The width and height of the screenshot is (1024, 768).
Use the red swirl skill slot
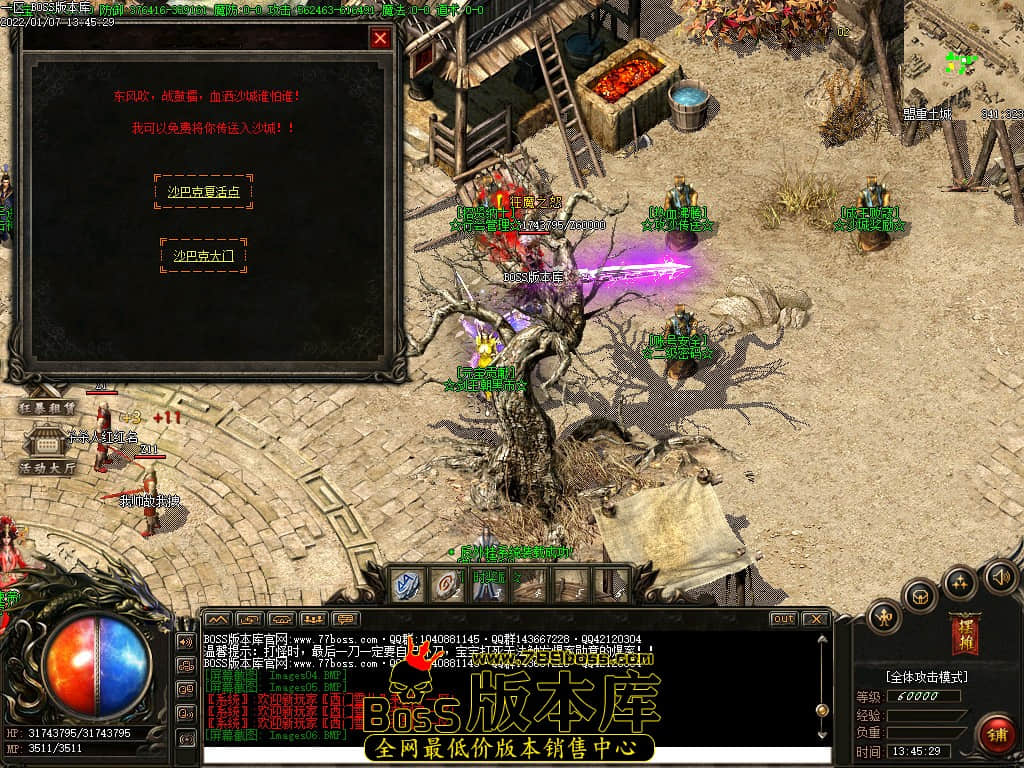(x=445, y=585)
